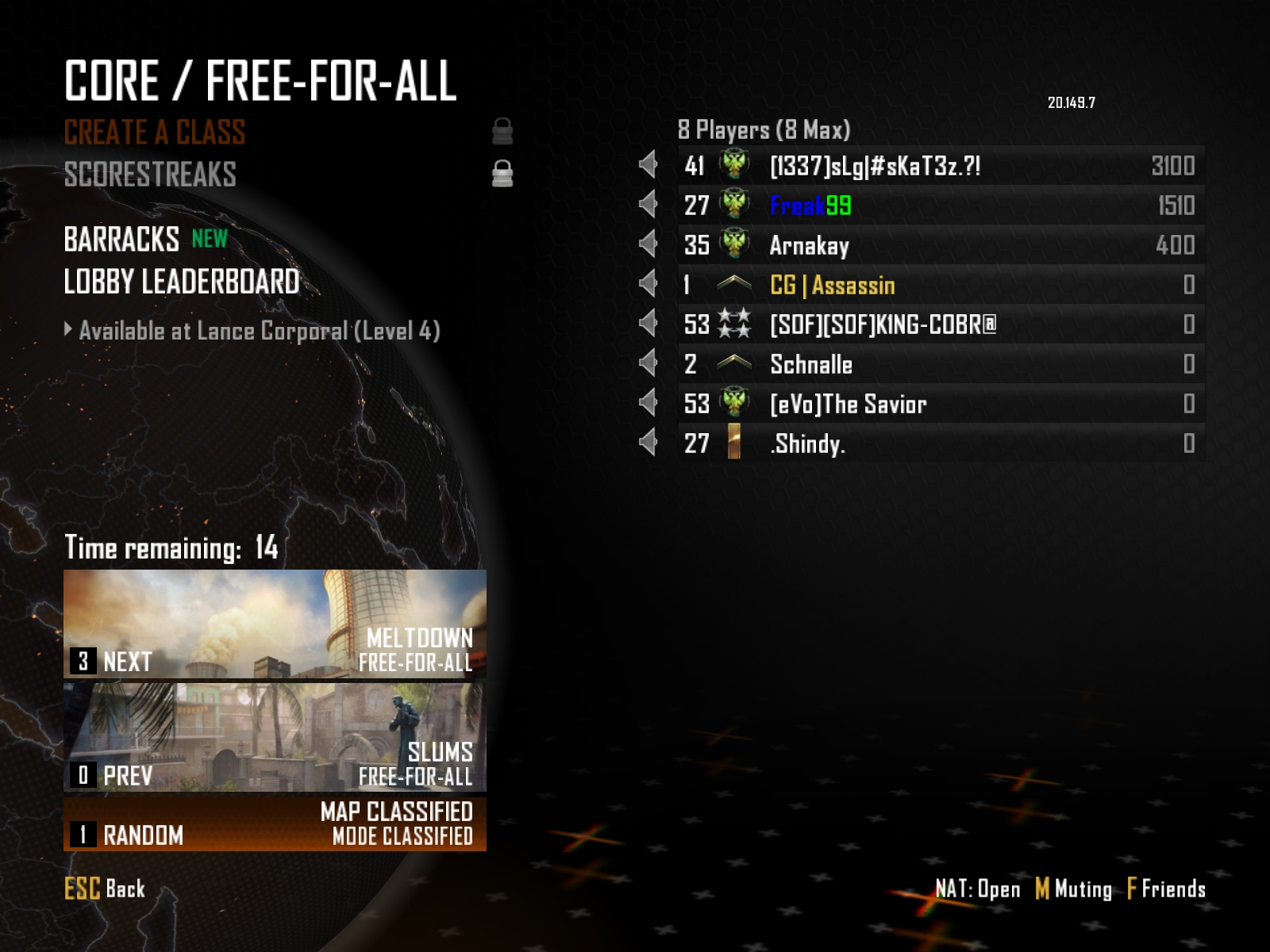
Task: Select player Freak99 in the lobby
Action: 941,205
